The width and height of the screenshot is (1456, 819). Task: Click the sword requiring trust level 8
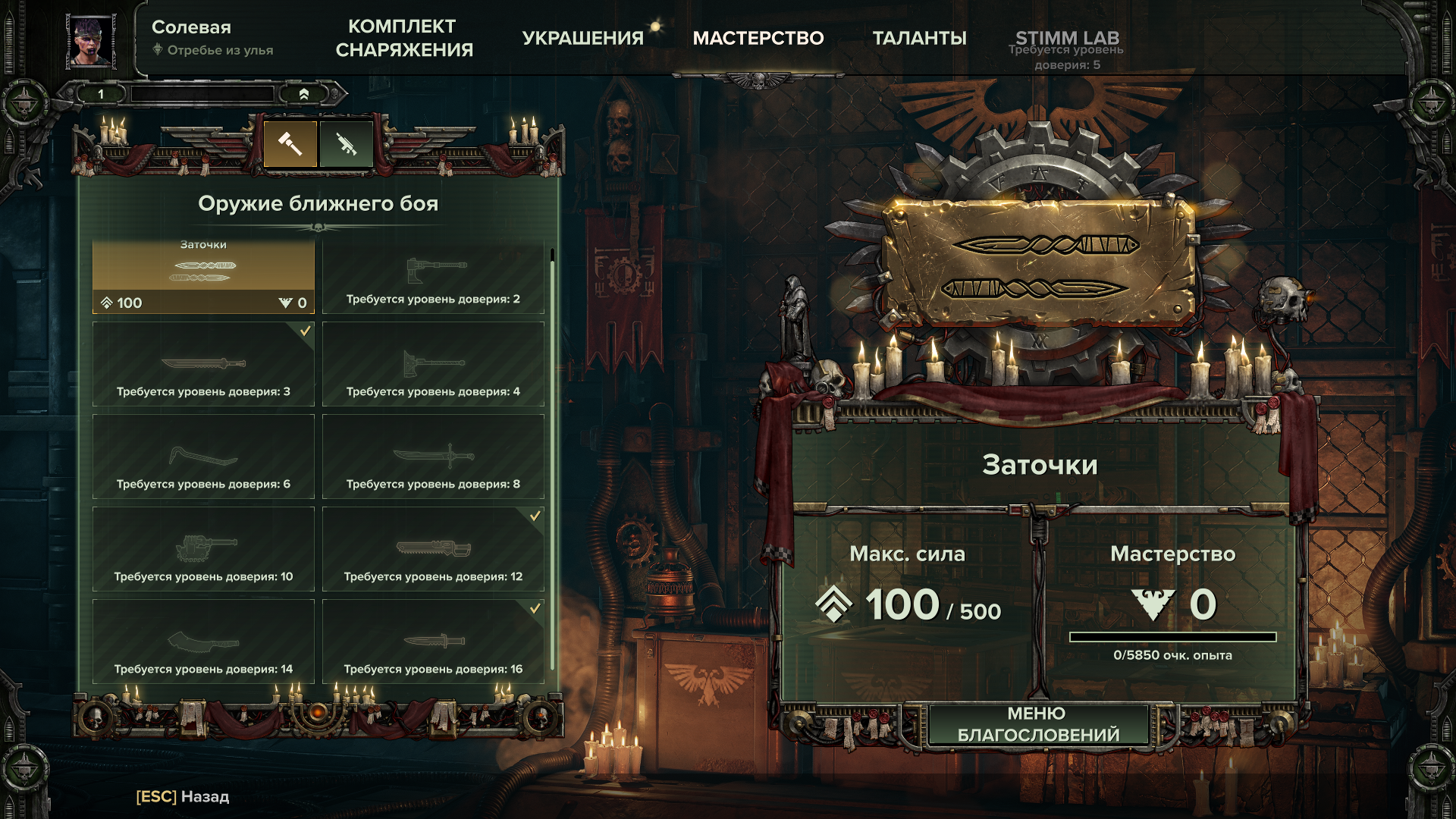pyautogui.click(x=433, y=457)
